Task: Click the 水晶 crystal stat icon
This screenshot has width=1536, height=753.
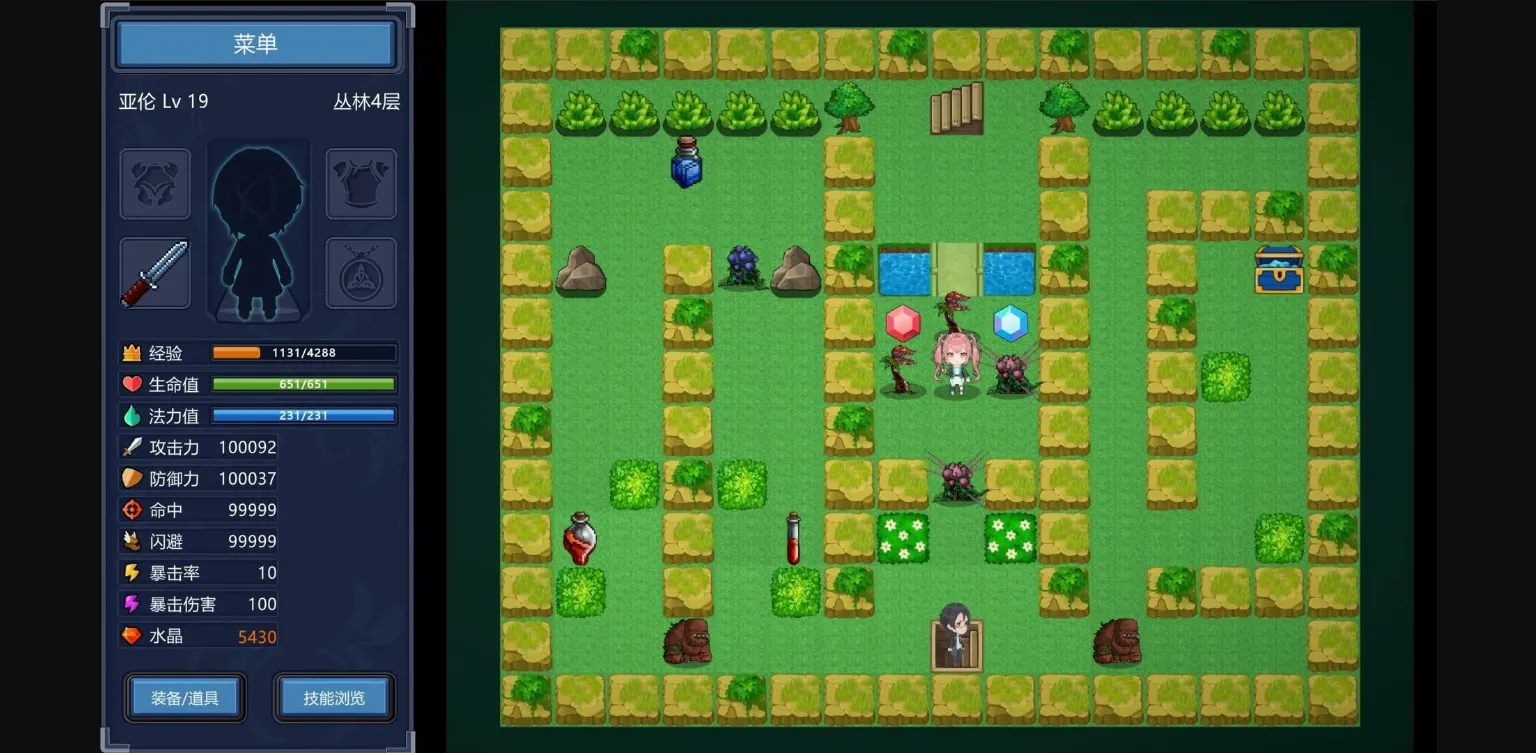Action: pos(131,635)
